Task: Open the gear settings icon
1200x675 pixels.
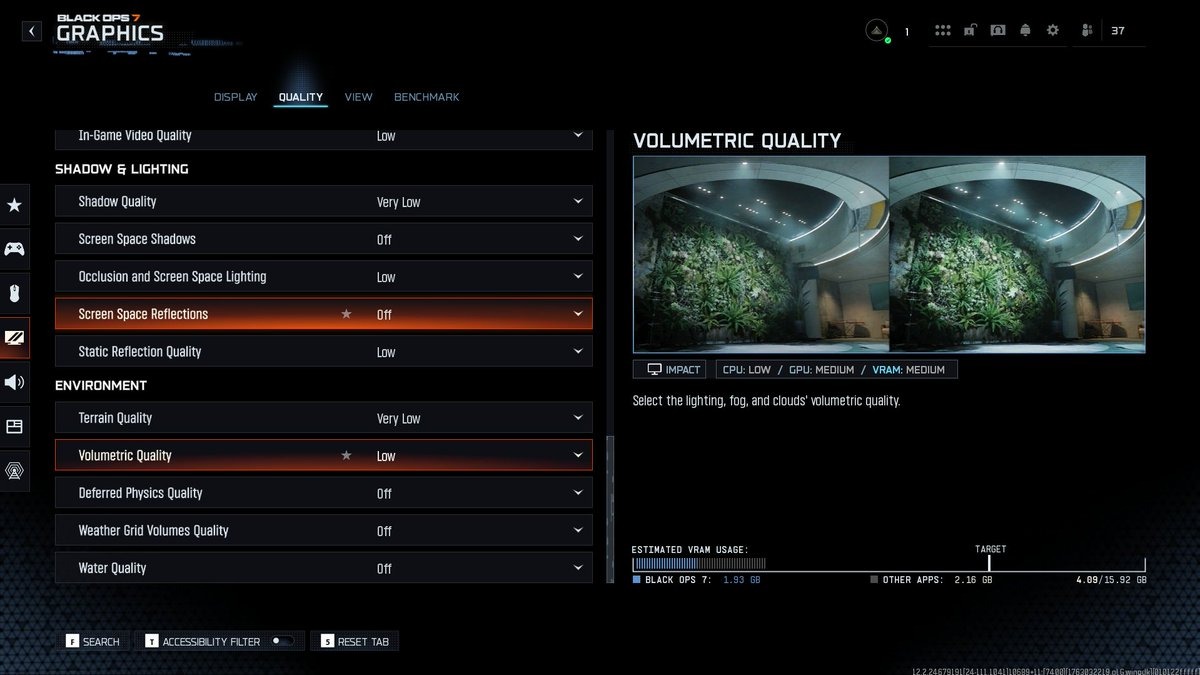Action: 1052,31
